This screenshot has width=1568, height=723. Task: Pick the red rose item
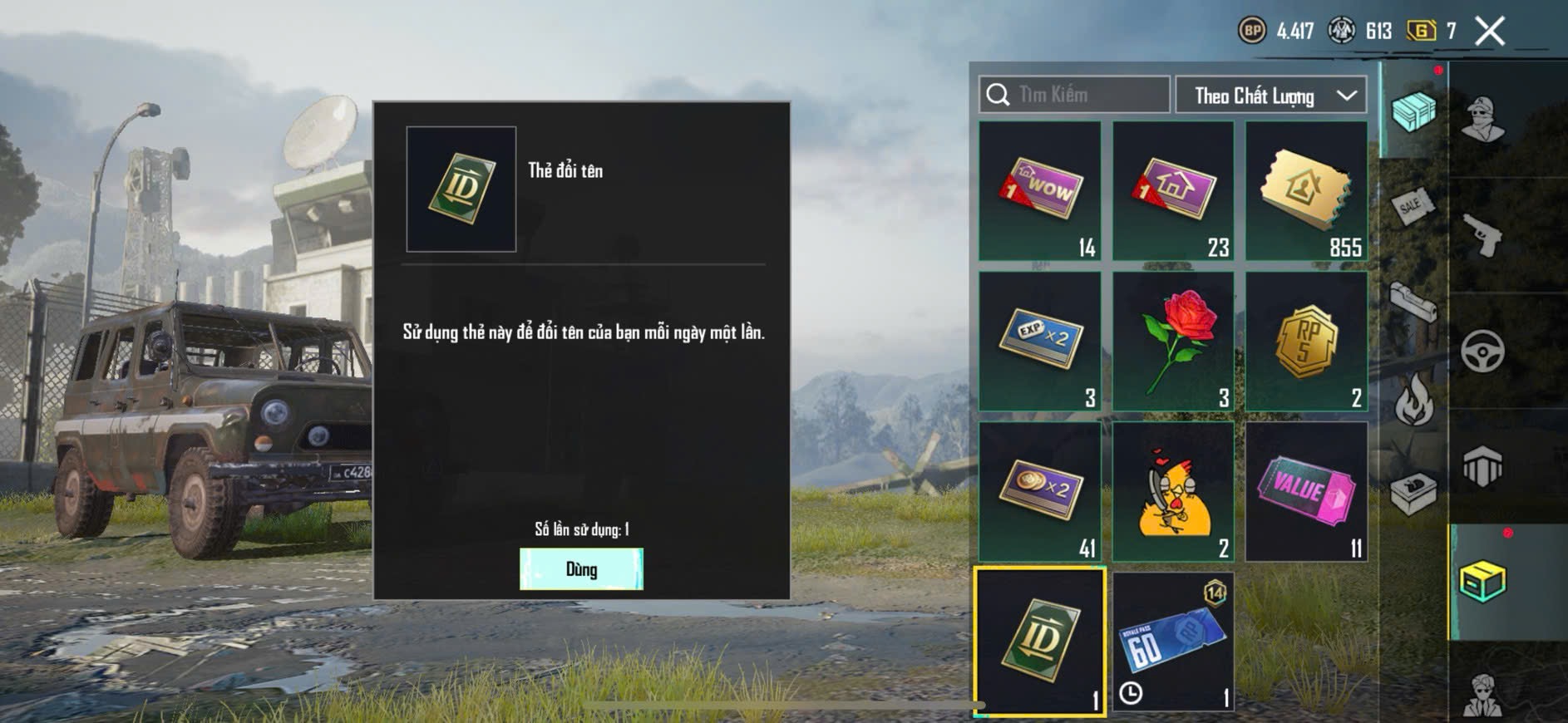pyautogui.click(x=1173, y=341)
